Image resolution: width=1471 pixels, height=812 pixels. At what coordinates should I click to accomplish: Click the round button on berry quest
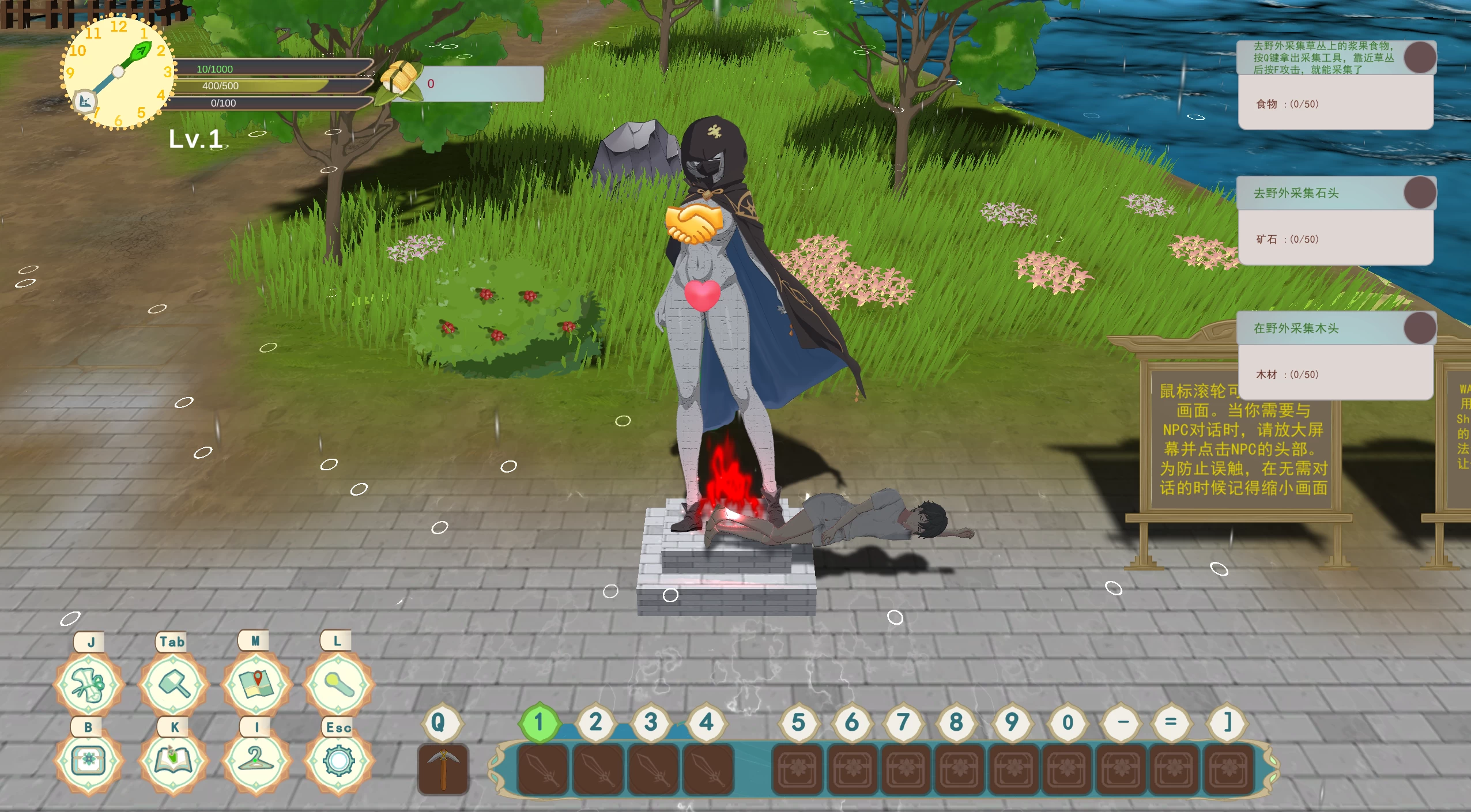(1420, 57)
